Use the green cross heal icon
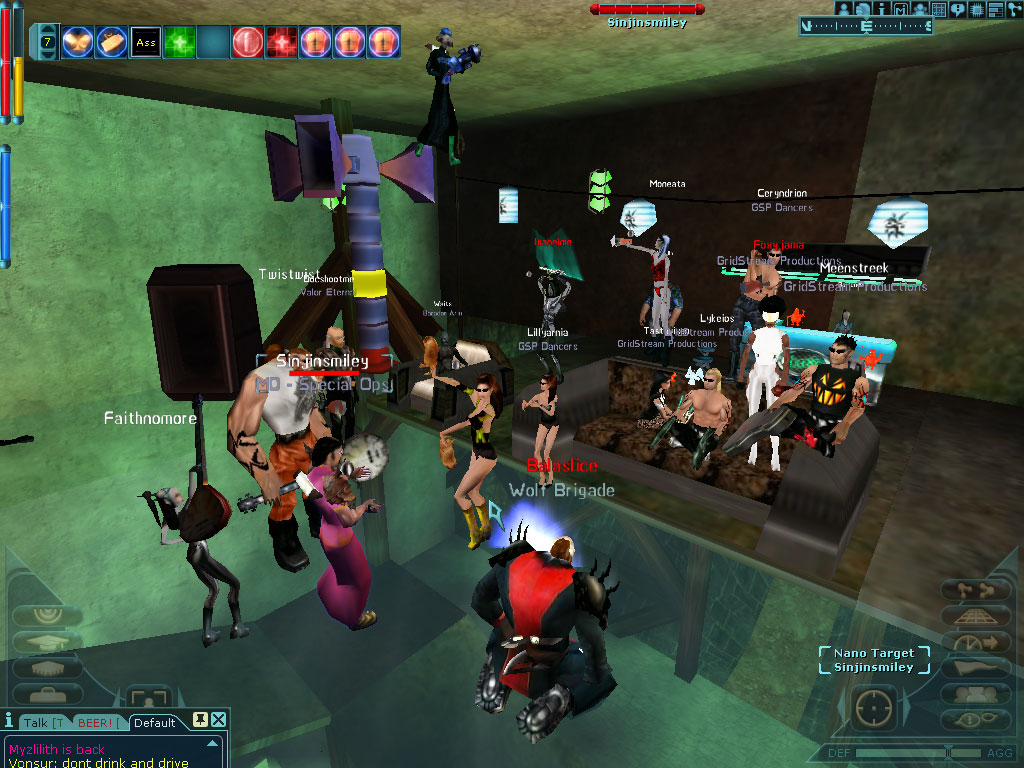This screenshot has height=768, width=1024. coord(179,41)
